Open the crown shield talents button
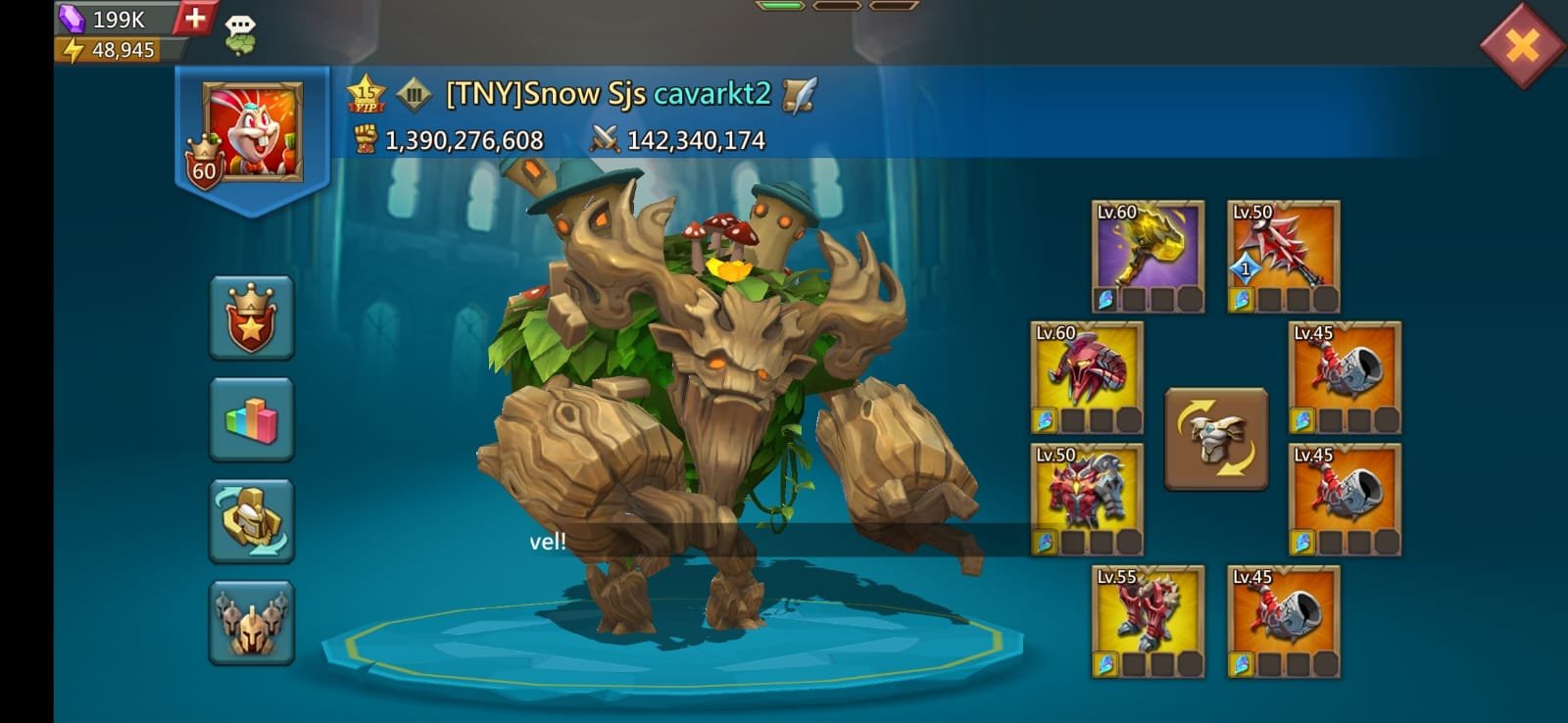 251,318
